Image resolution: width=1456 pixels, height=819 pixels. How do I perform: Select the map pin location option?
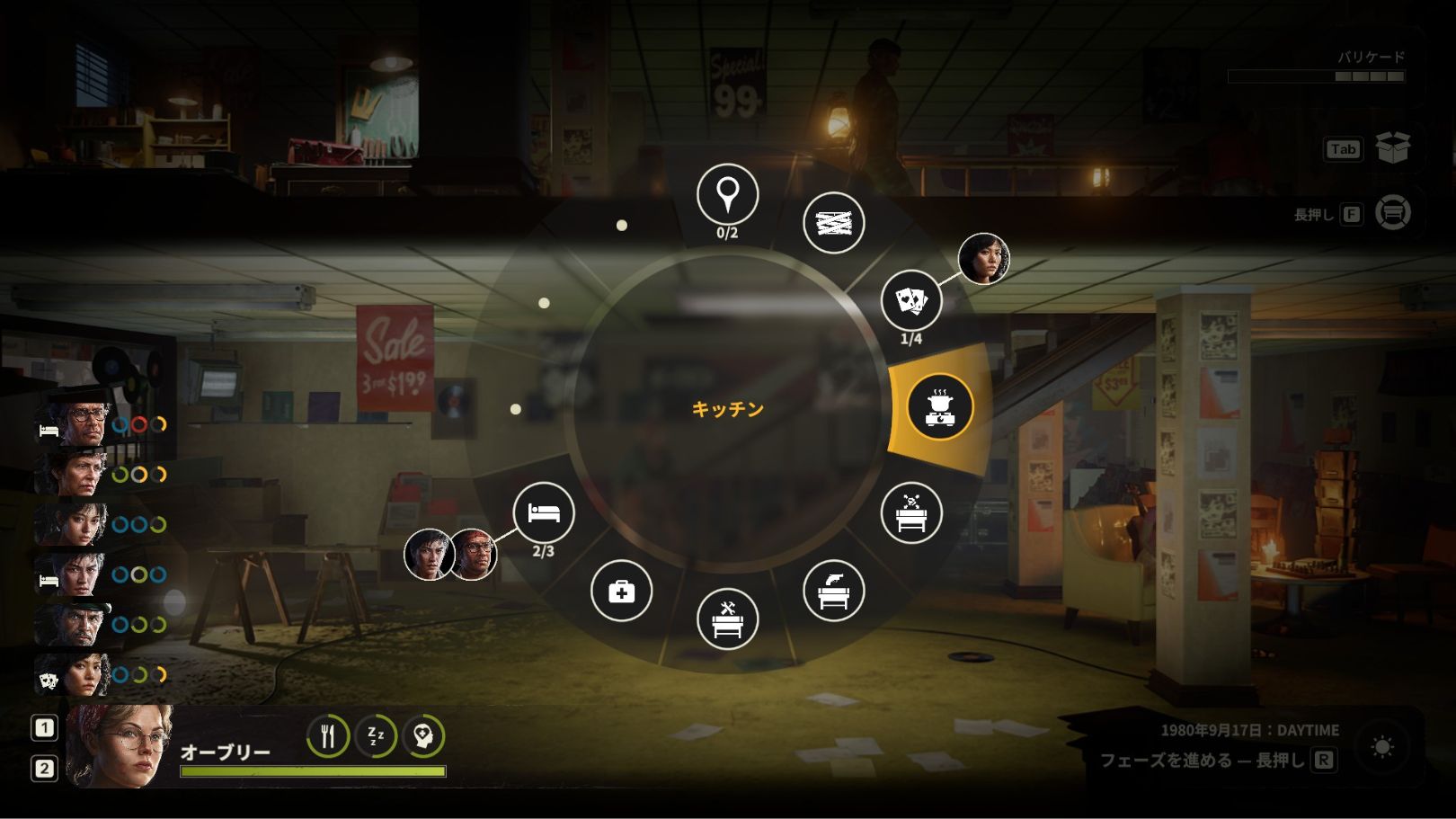click(727, 195)
